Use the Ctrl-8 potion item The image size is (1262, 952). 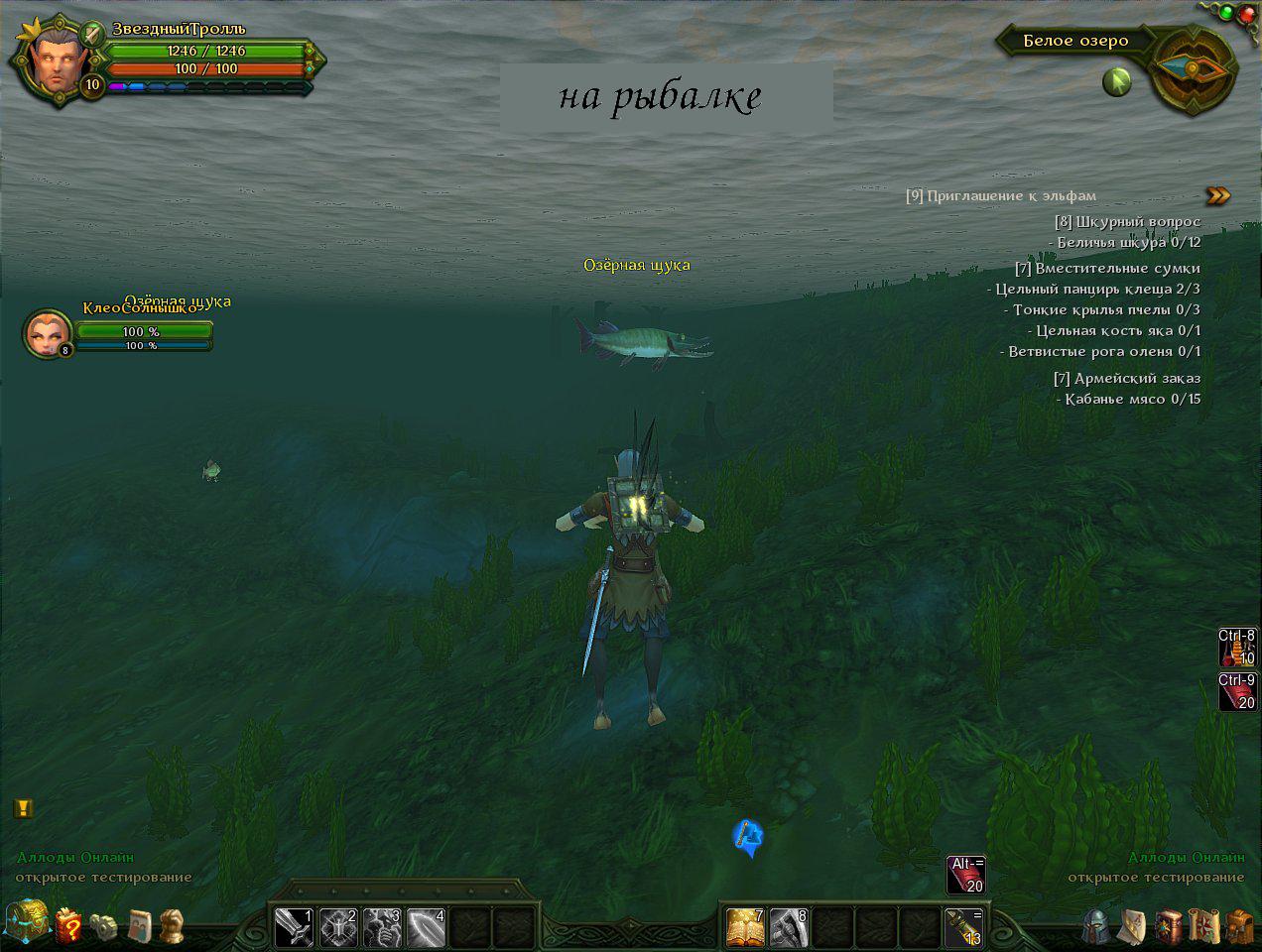point(1238,647)
